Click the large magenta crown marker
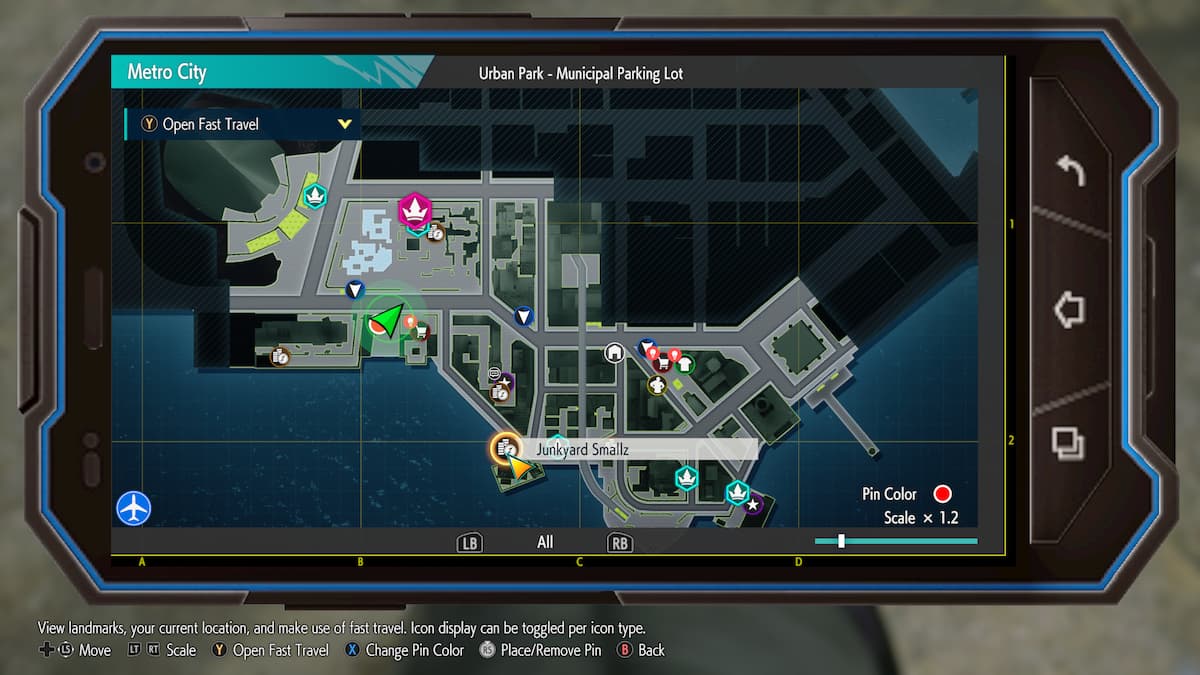The image size is (1200, 675). [414, 209]
